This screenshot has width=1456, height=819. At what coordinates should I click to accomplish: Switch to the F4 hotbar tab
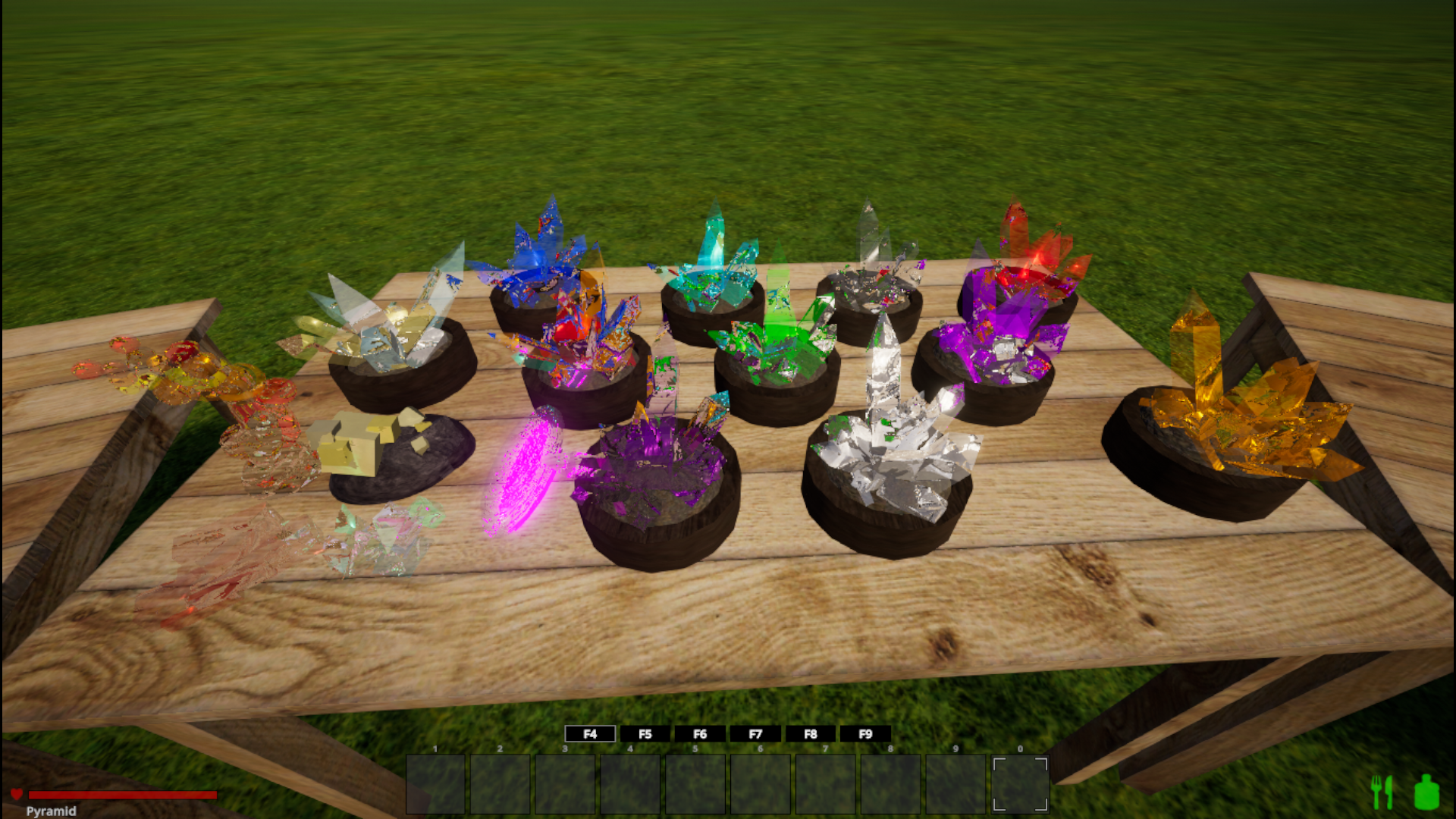(x=590, y=734)
